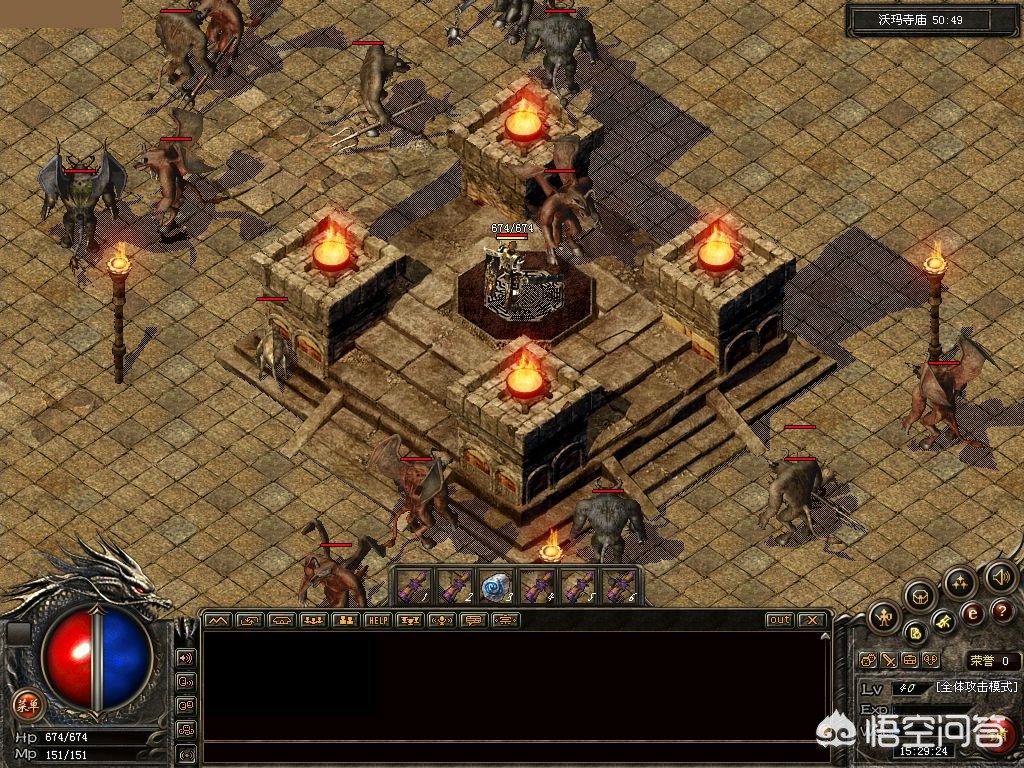Click the OUT button on the chat bar
The width and height of the screenshot is (1024, 768).
pyautogui.click(x=779, y=620)
